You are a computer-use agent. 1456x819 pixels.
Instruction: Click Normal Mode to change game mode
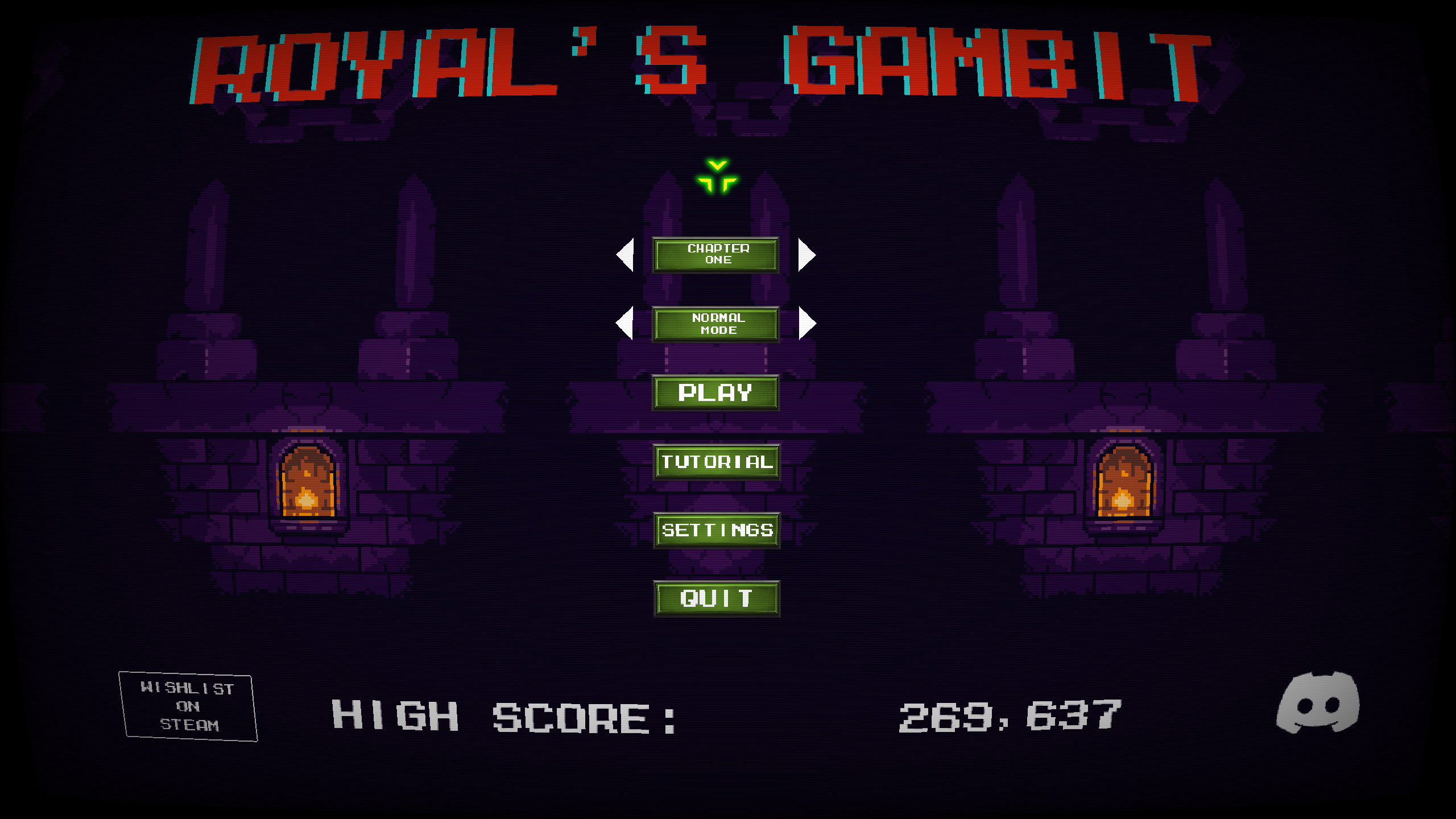(x=715, y=324)
